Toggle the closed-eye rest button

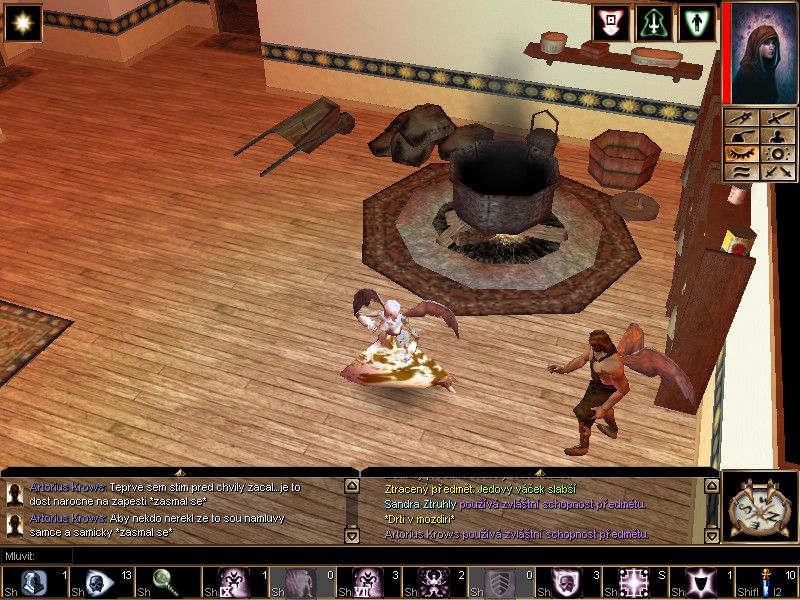point(743,155)
